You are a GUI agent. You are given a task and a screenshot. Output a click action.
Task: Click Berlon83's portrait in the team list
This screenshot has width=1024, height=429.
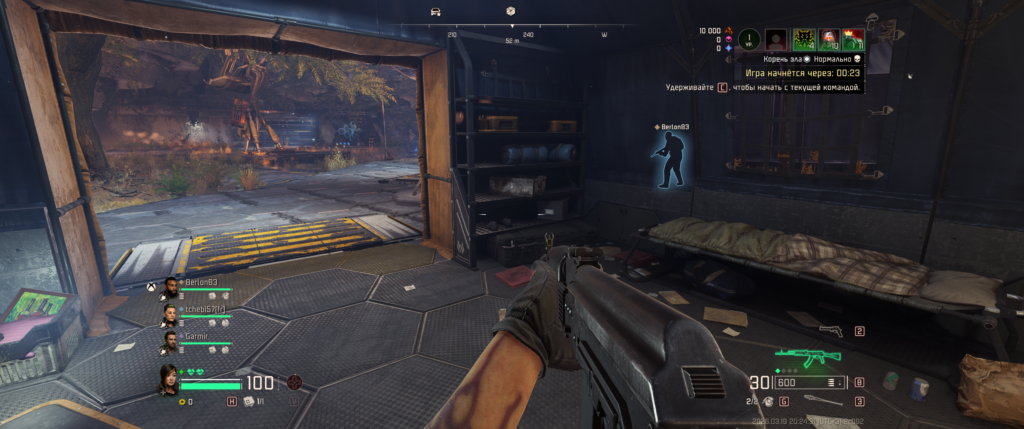[171, 288]
